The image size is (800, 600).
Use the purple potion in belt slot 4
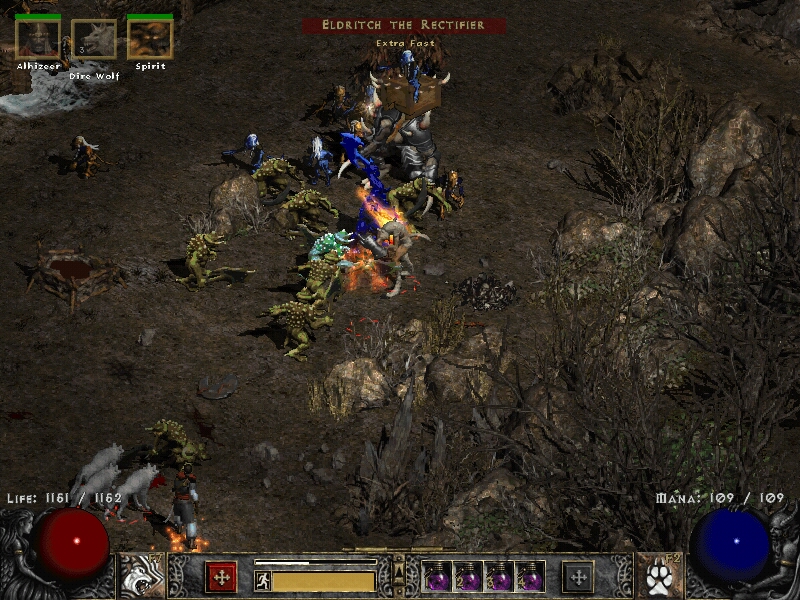coord(529,576)
